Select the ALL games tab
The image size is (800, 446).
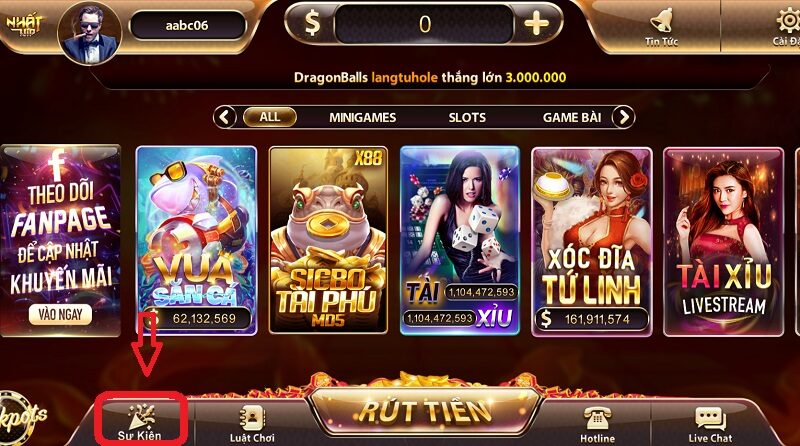pyautogui.click(x=270, y=117)
